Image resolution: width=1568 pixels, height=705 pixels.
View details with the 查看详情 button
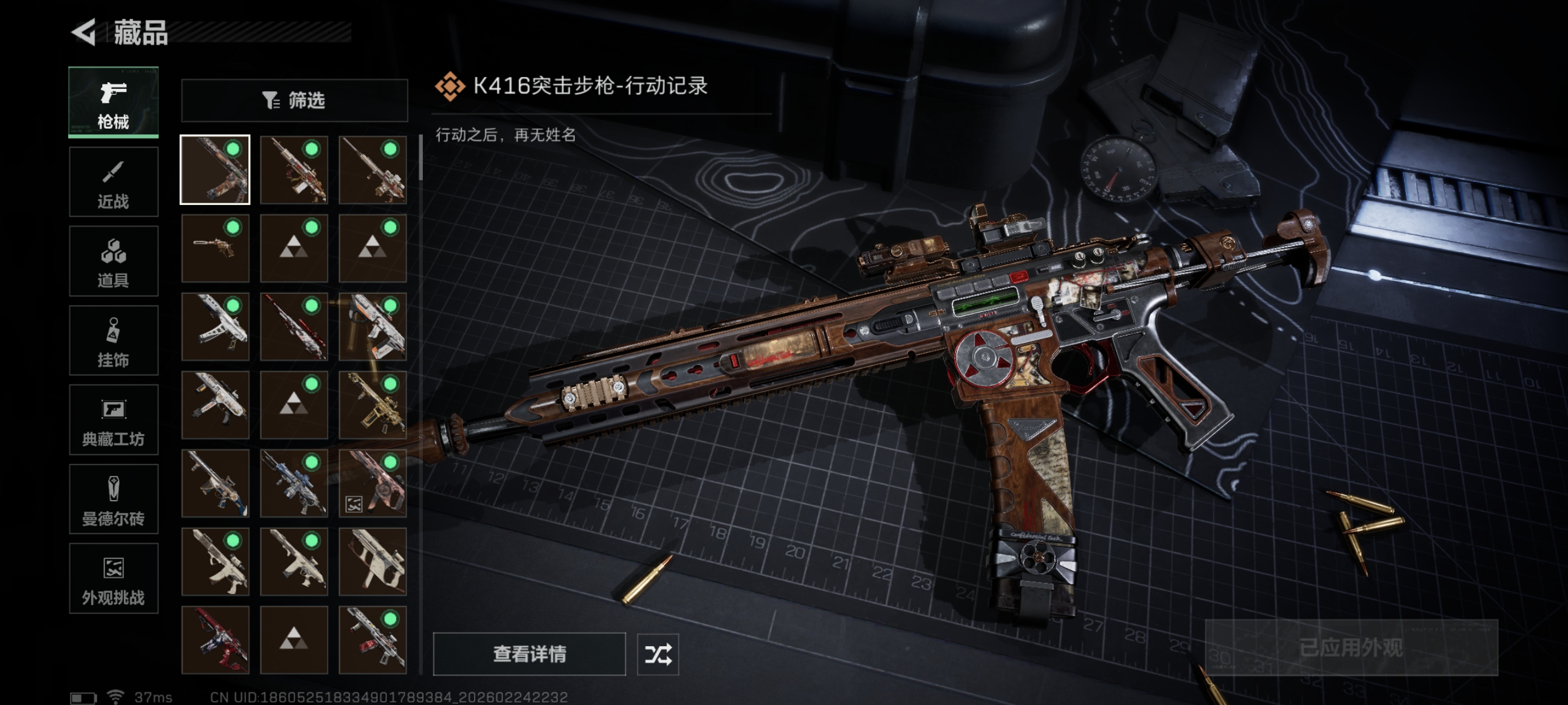click(x=529, y=654)
